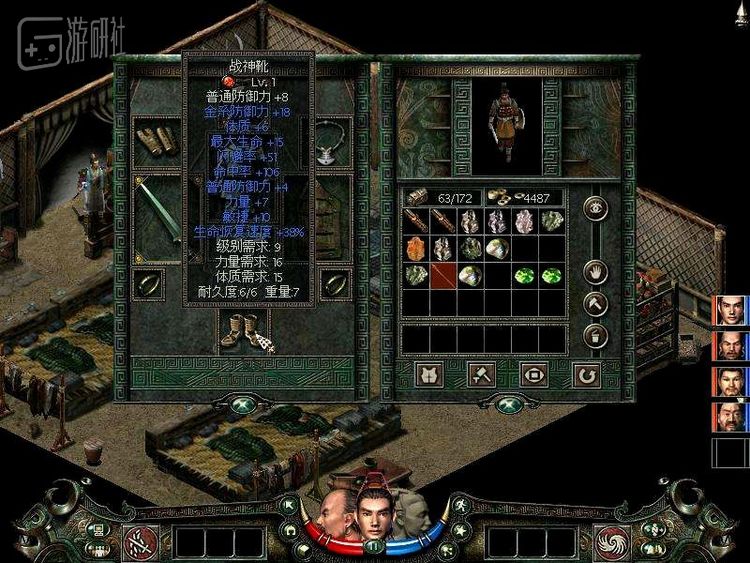Activate the red swirl skill icon
Image resolution: width=750 pixels, height=563 pixels.
point(610,542)
